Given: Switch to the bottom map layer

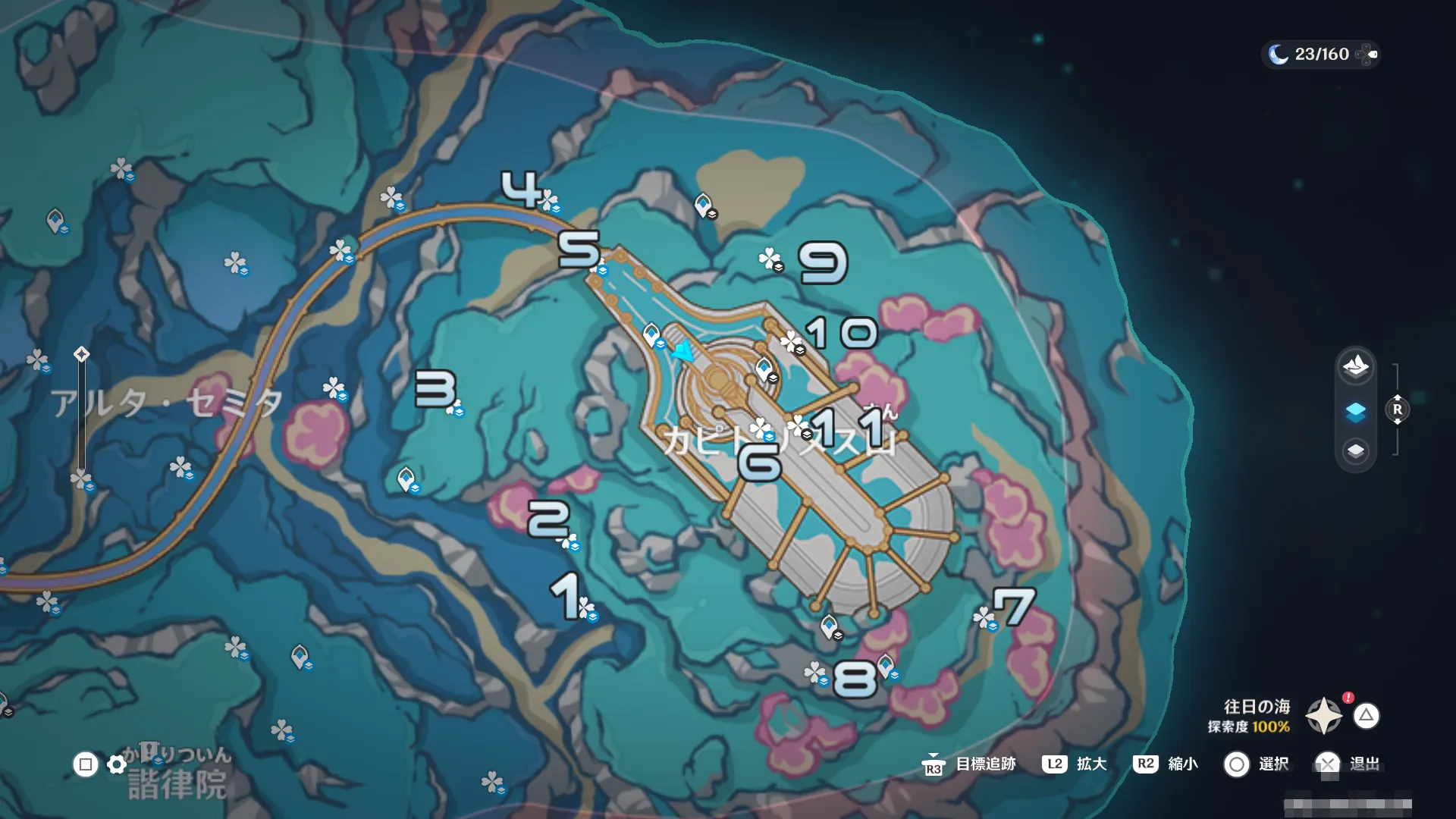Looking at the screenshot, I should click(1356, 451).
